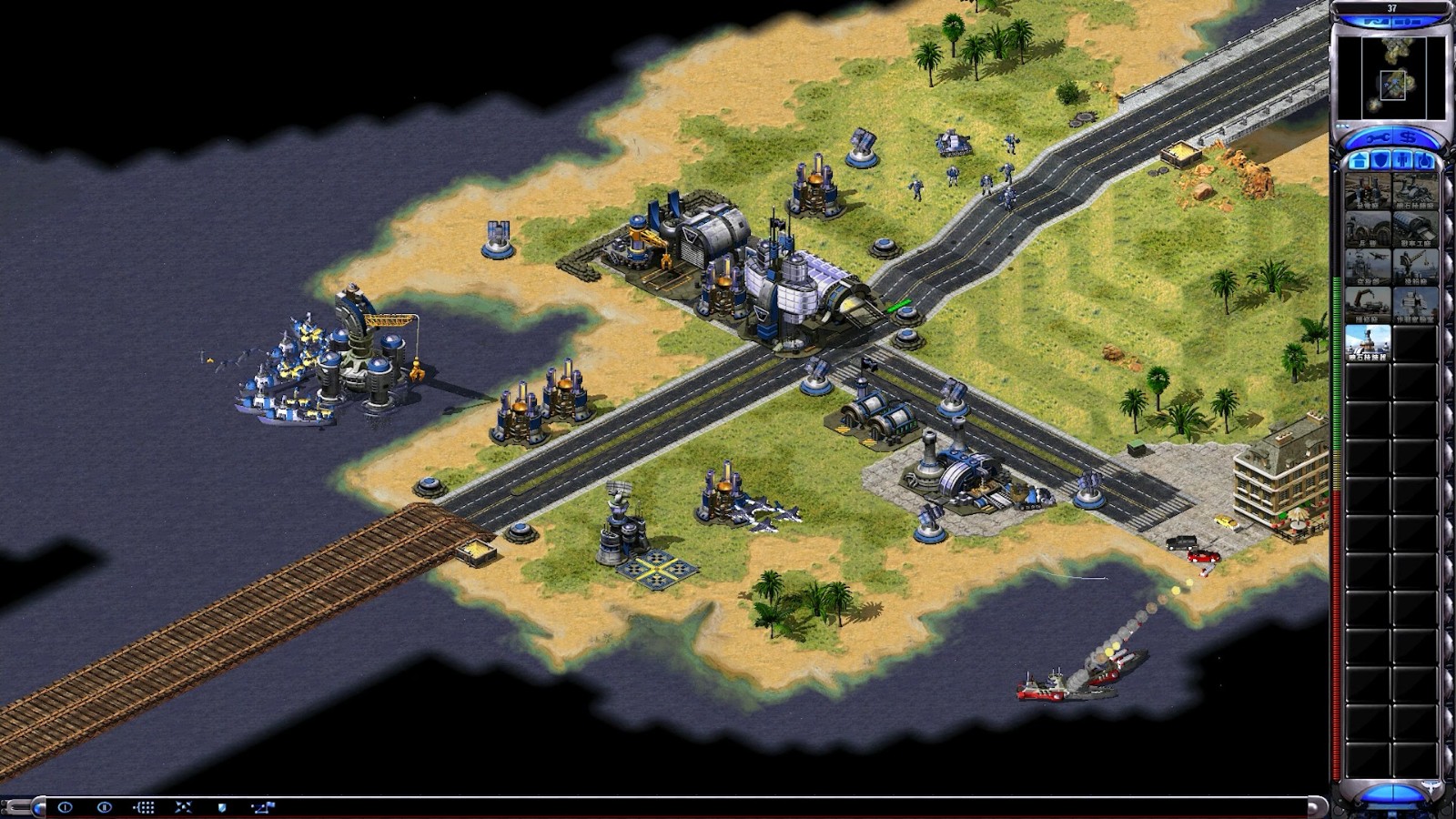Open the radar minimap
The image size is (1456, 819).
1392,77
